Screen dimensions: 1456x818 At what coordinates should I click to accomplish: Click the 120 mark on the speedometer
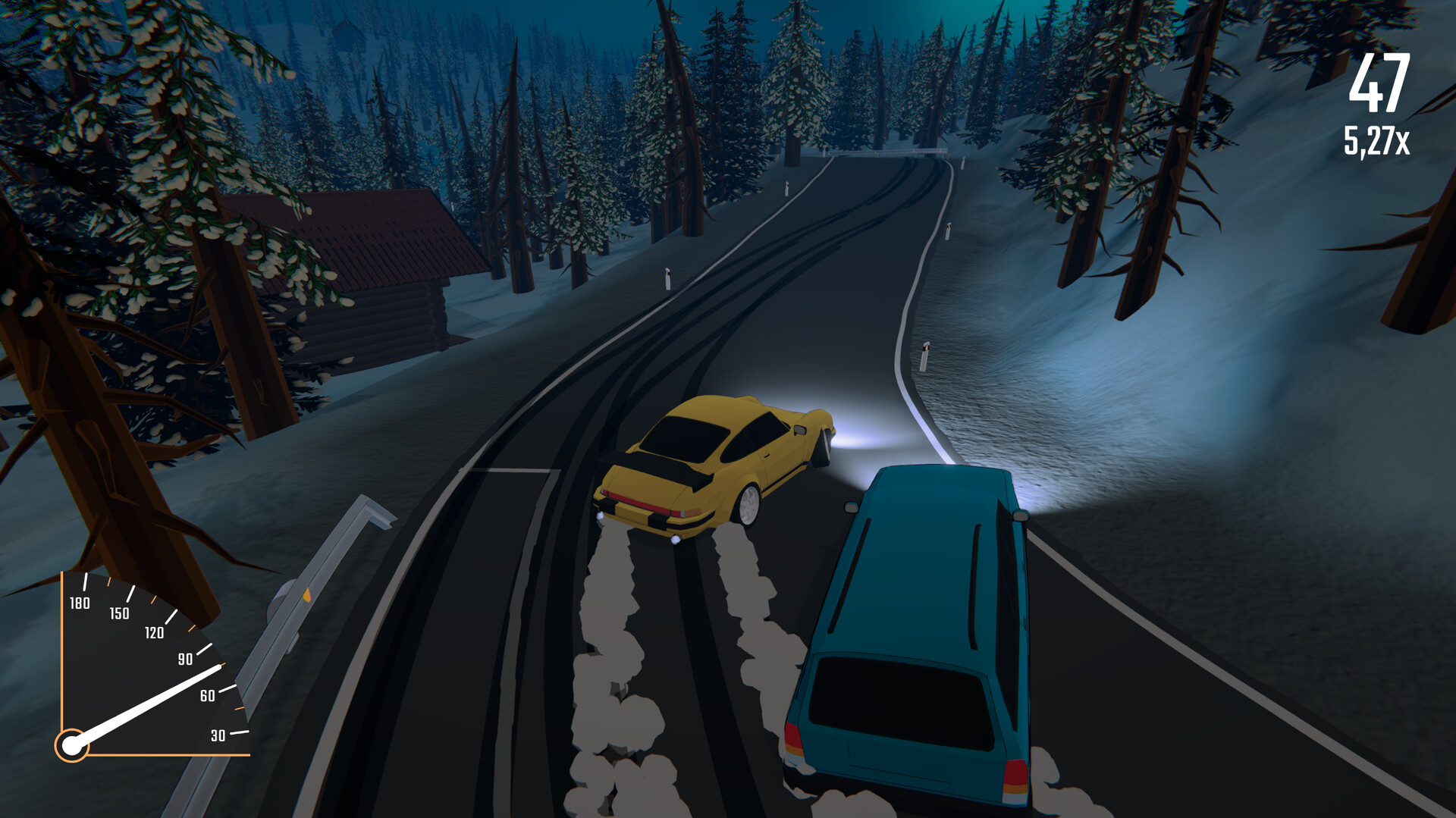tap(153, 634)
